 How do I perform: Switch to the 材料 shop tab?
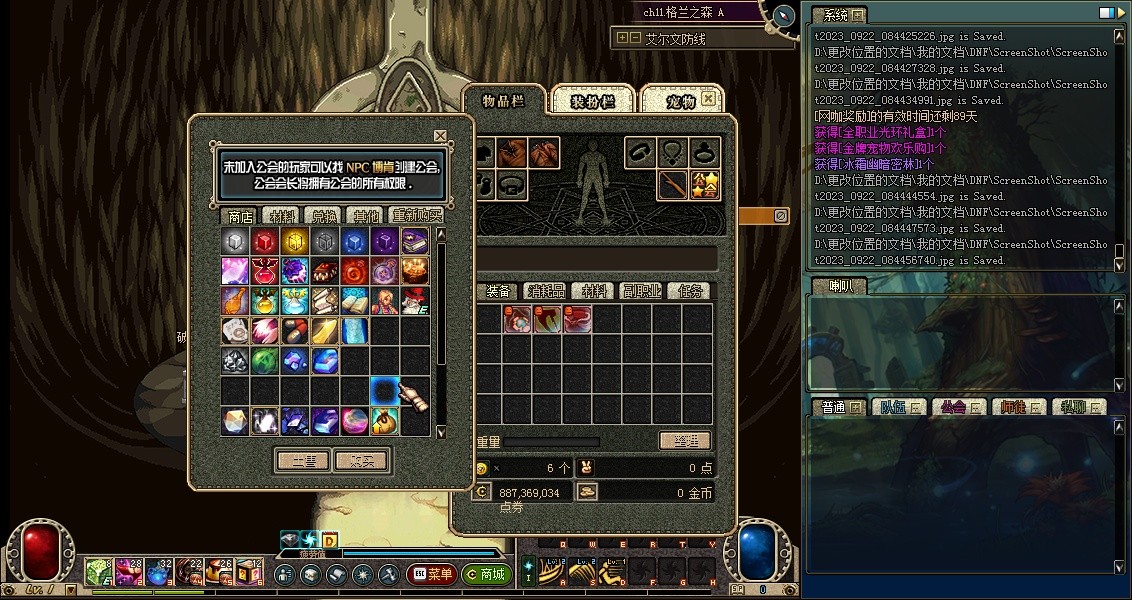[x=277, y=216]
